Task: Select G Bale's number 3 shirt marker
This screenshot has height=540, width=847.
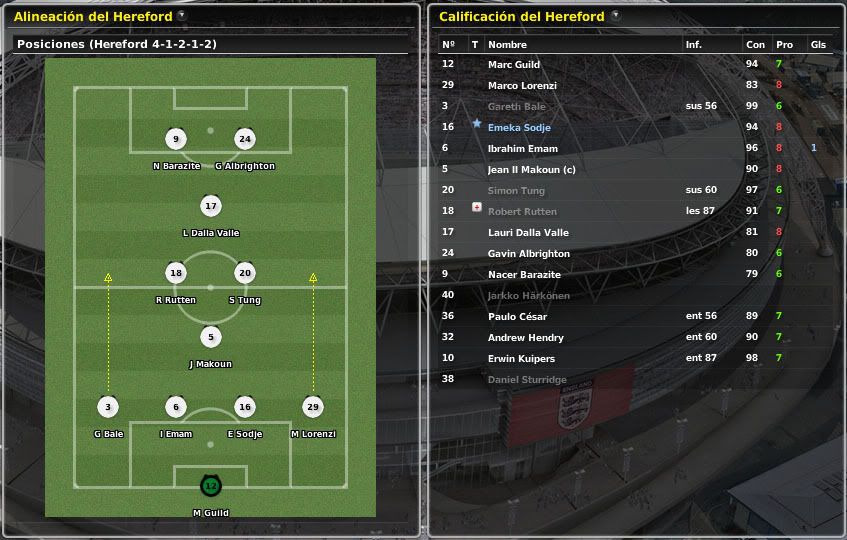Action: (x=108, y=407)
